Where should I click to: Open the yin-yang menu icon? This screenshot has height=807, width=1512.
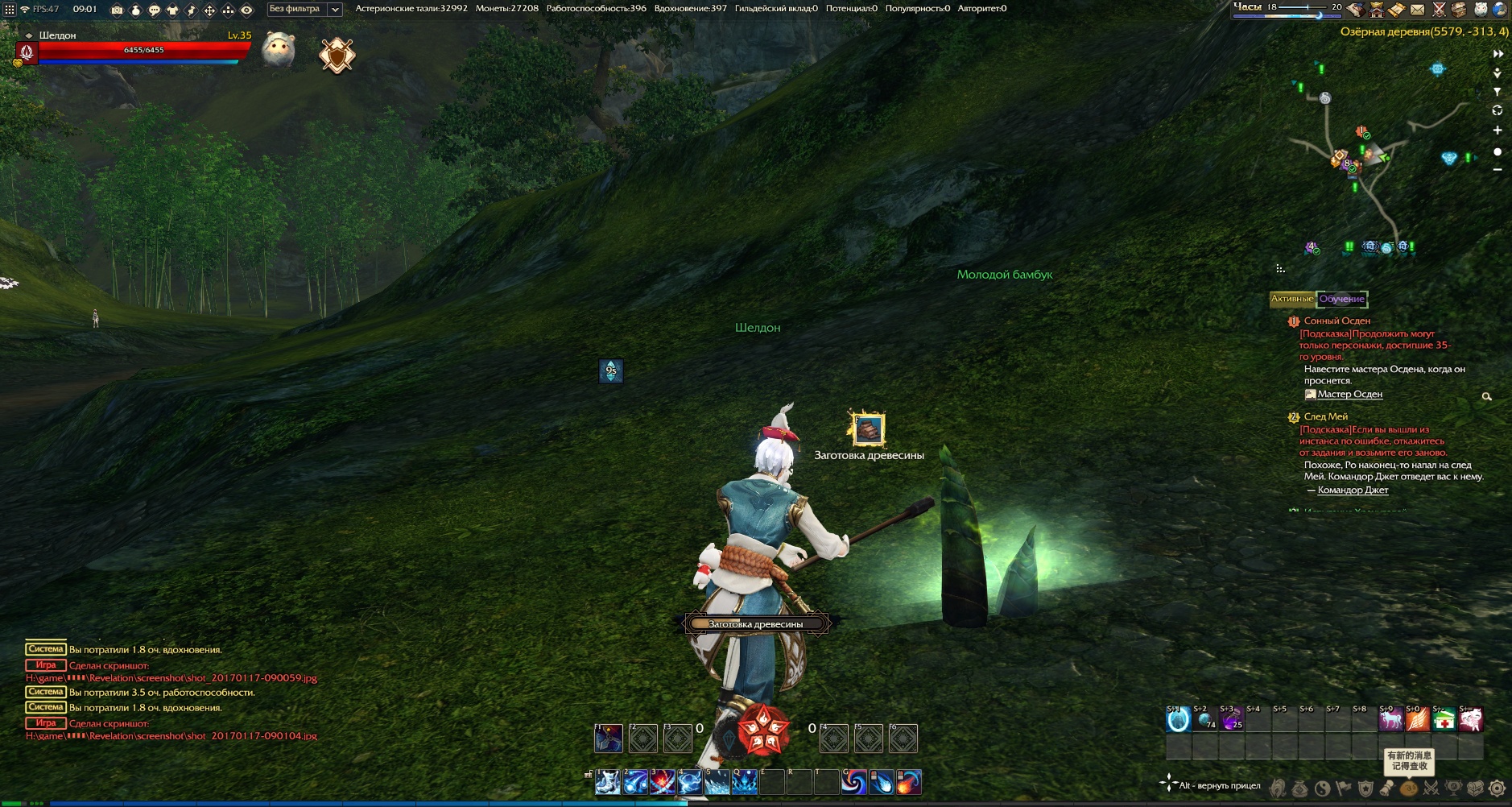click(1322, 788)
